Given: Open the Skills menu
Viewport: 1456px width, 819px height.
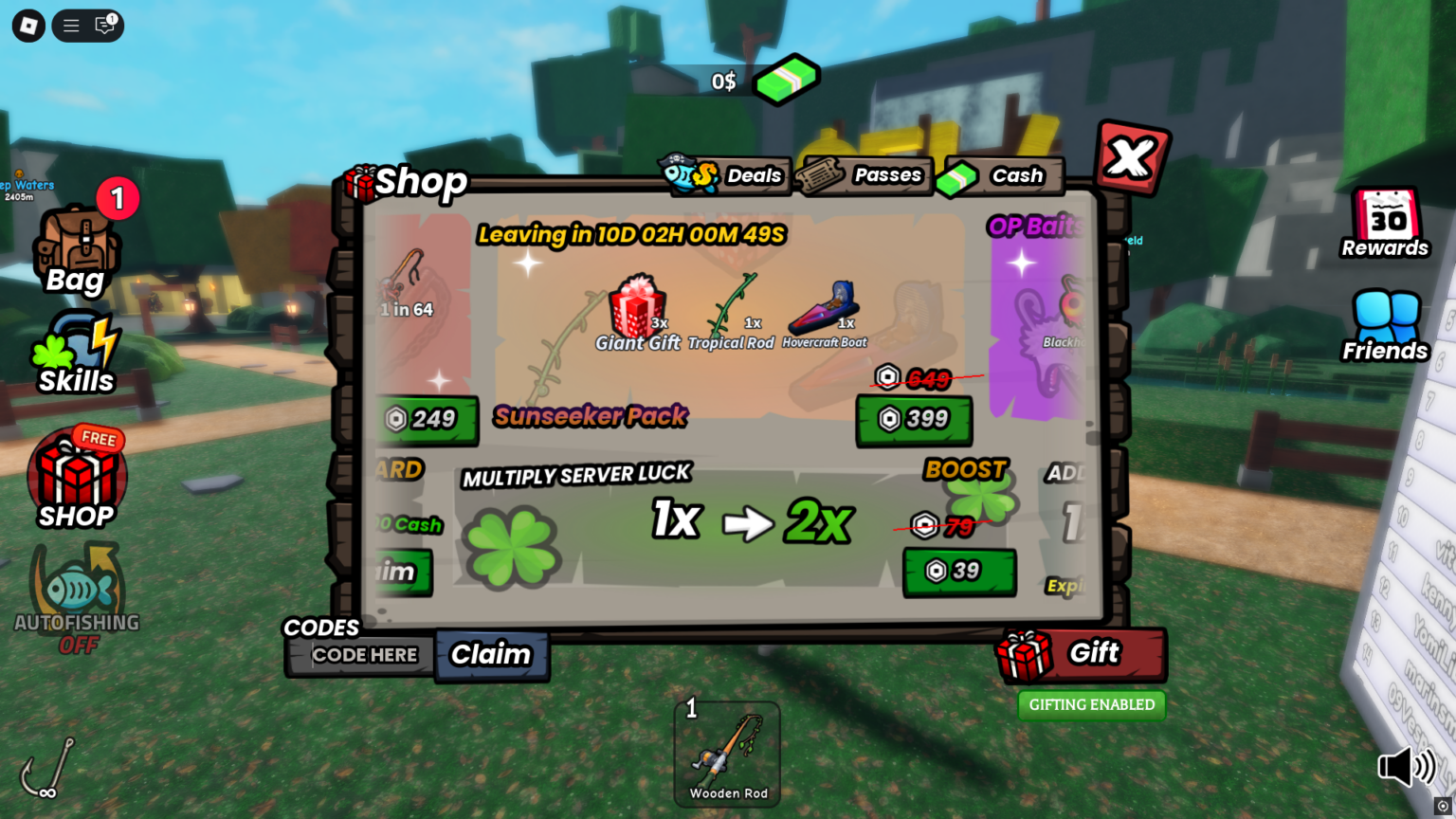Looking at the screenshot, I should click(76, 351).
